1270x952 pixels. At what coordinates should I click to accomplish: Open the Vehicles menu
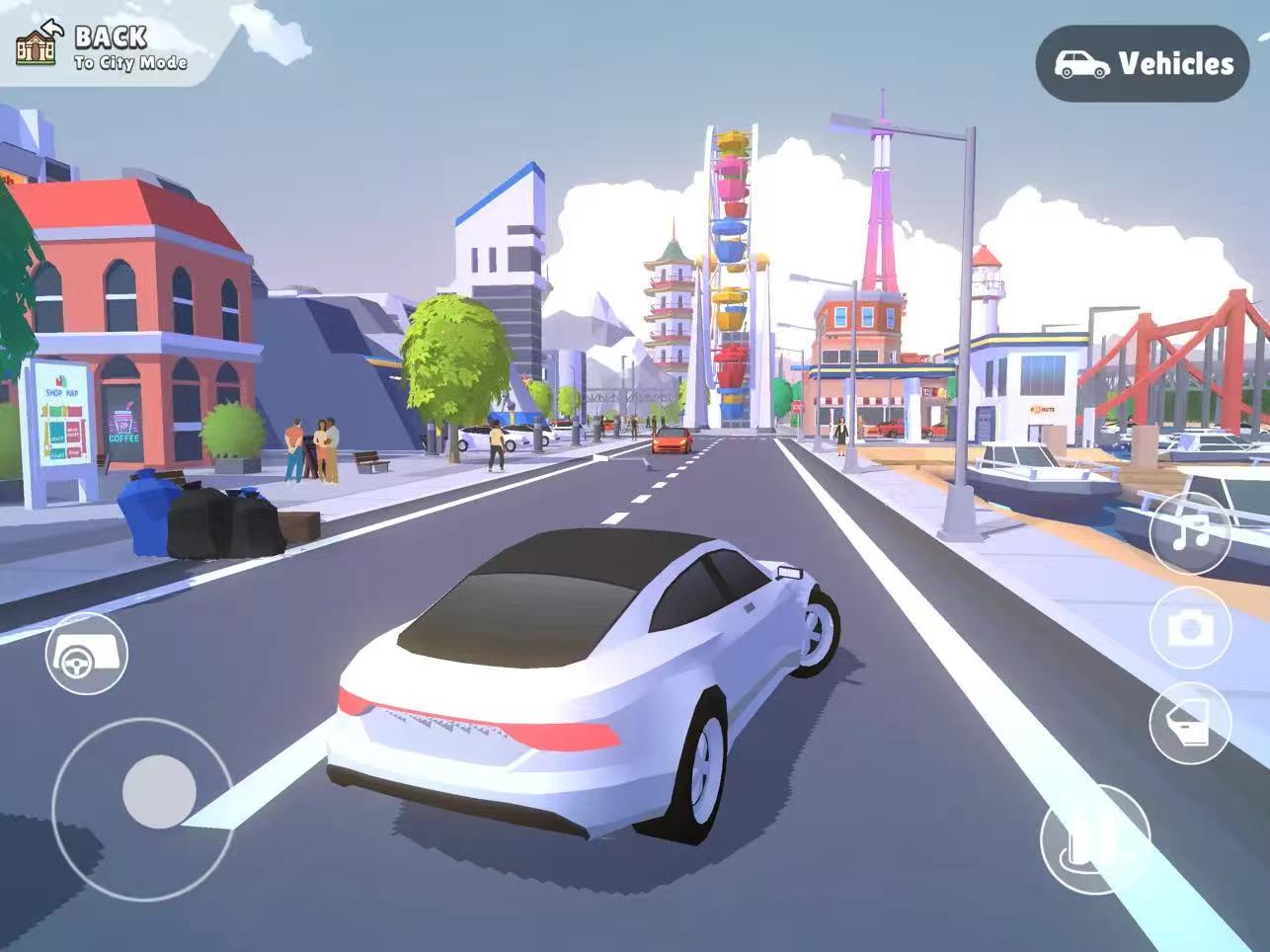tap(1143, 64)
